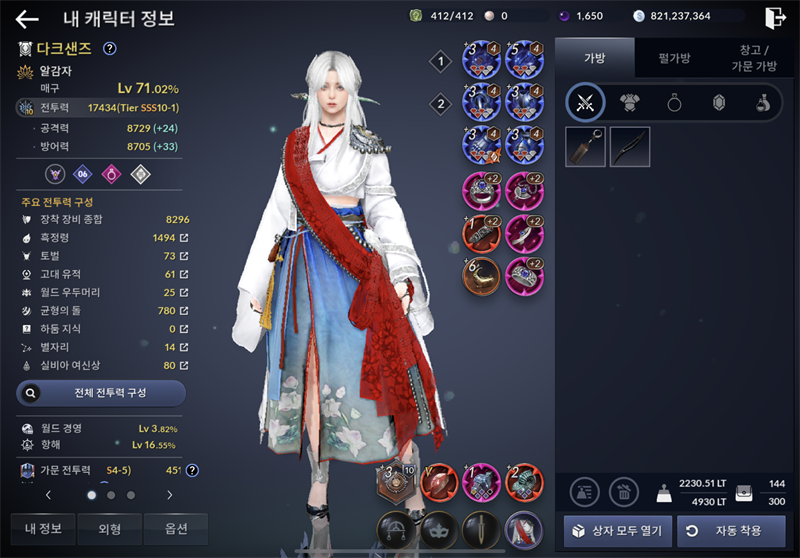Switch to the 펄가방 tab
Image resolution: width=800 pixels, height=558 pixels.
(675, 58)
